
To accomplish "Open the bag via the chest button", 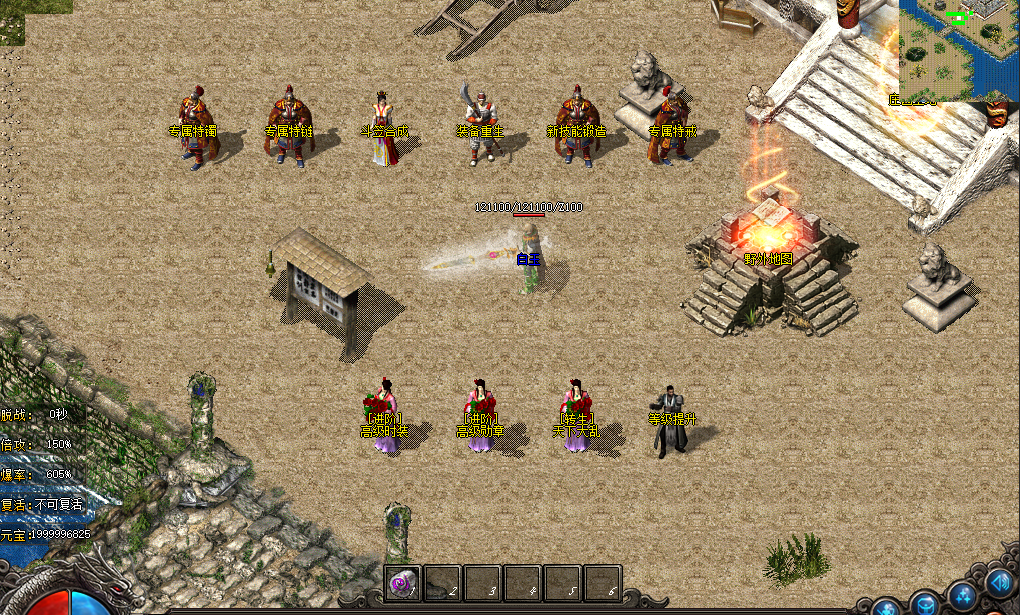I will 925,606.
